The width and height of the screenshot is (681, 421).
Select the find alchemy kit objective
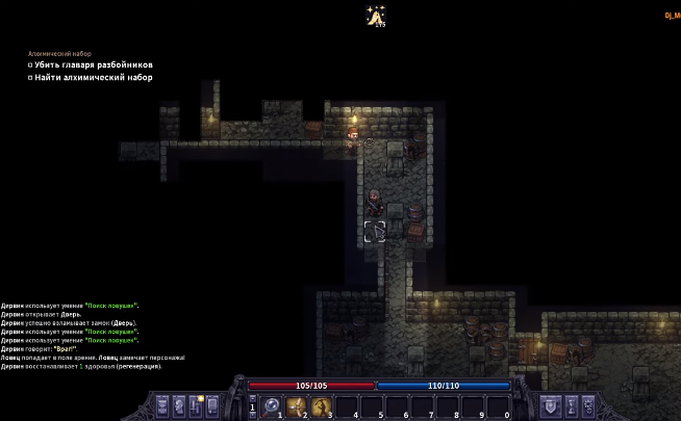pyautogui.click(x=90, y=77)
